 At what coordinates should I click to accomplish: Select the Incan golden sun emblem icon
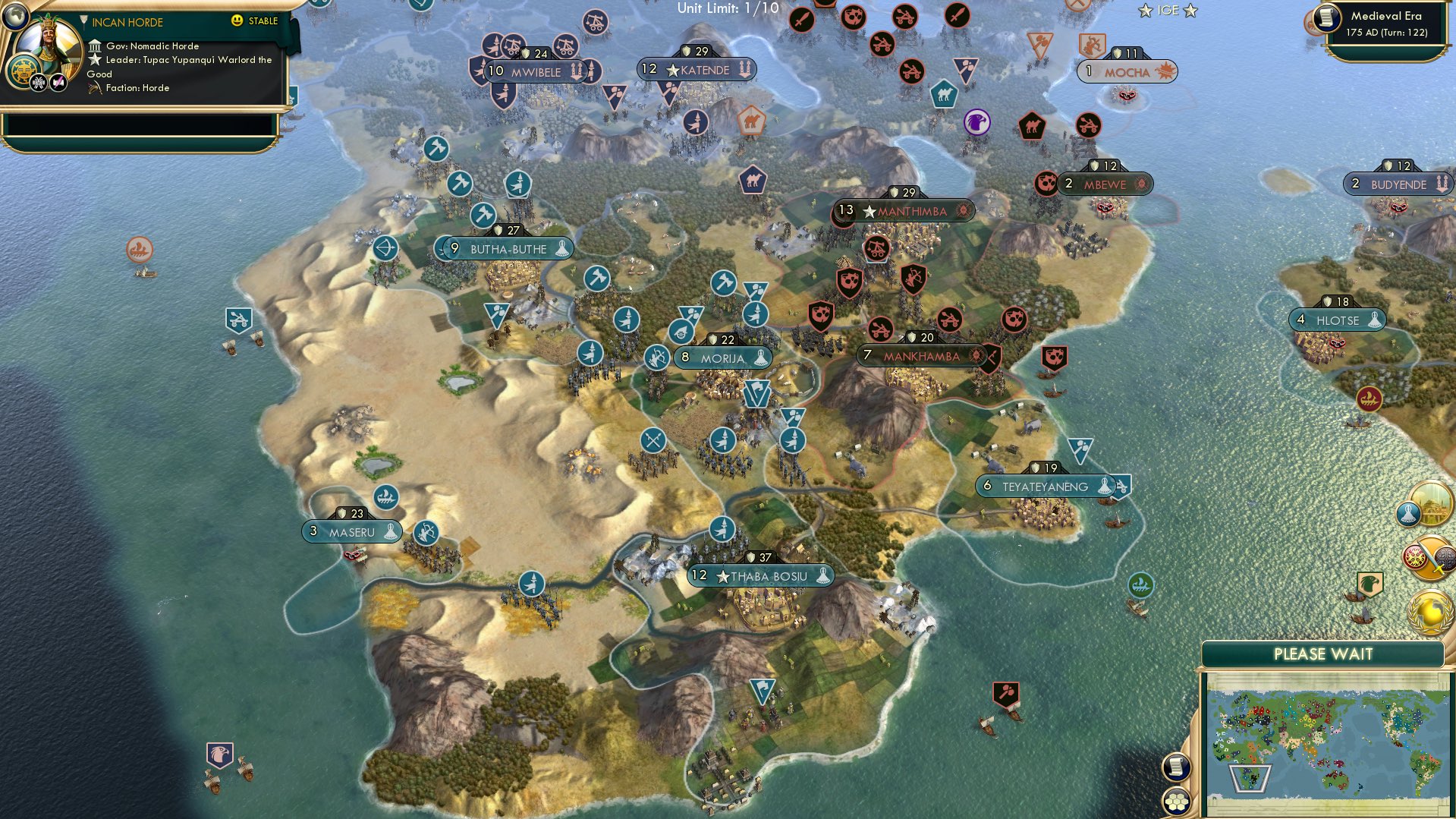[23, 71]
